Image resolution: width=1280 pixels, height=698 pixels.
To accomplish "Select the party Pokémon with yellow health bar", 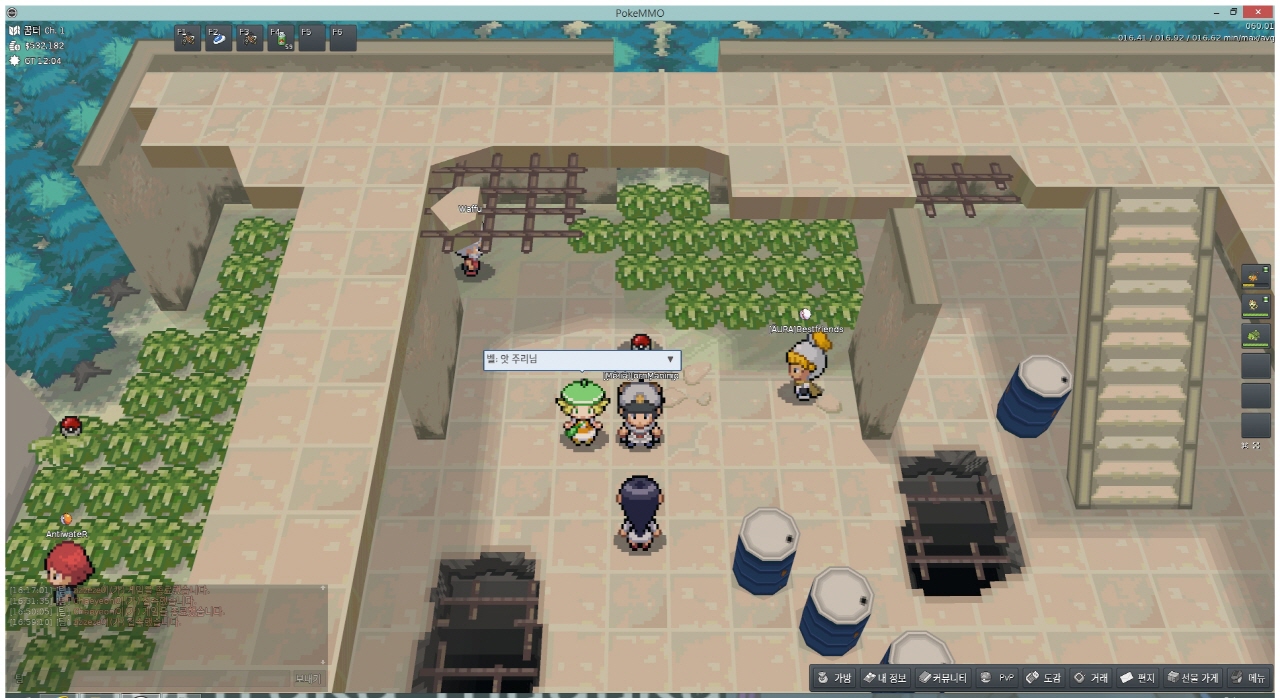I will click(1255, 276).
